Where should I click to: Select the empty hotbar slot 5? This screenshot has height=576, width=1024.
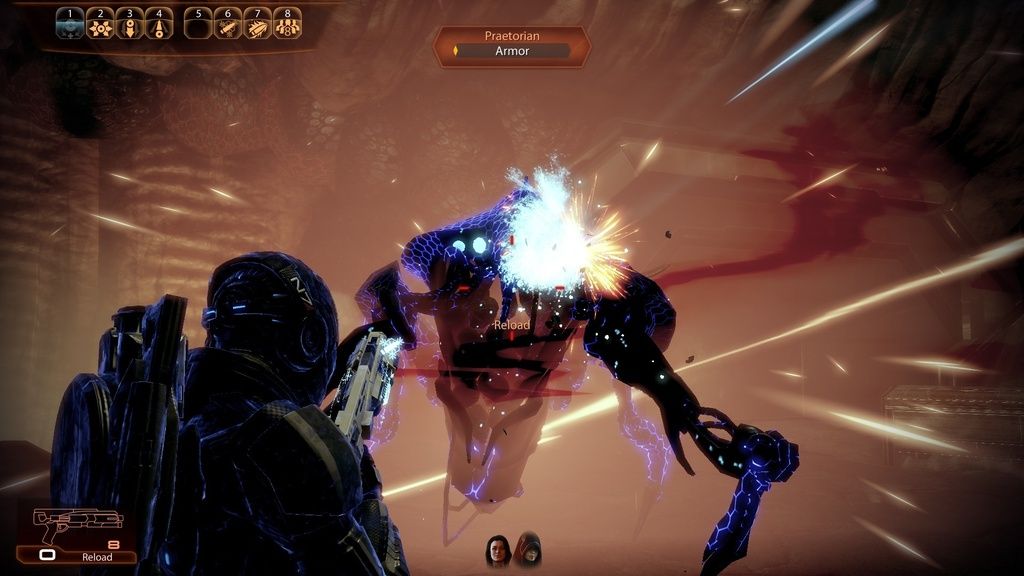[199, 24]
